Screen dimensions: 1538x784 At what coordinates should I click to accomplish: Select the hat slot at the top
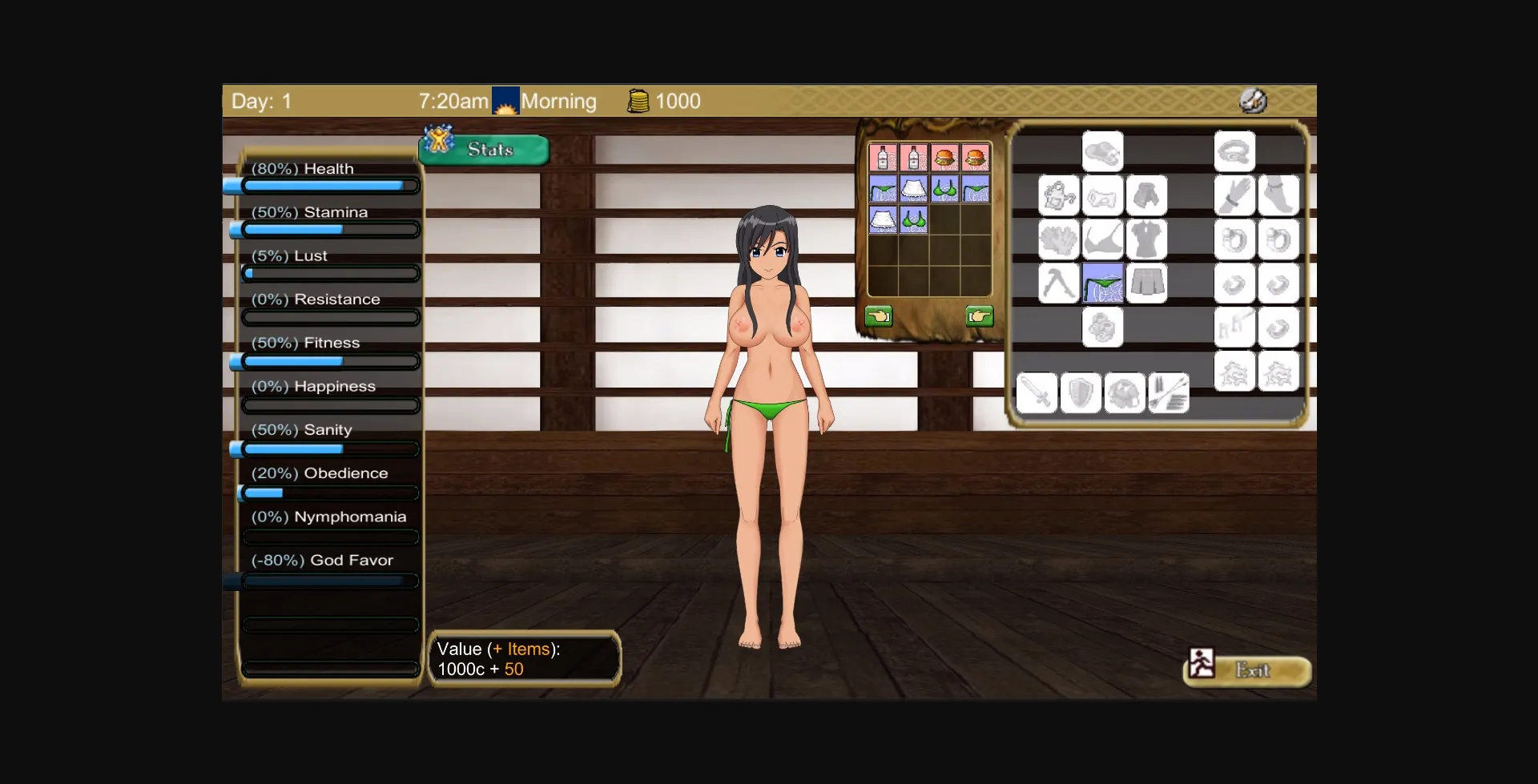click(x=1103, y=151)
